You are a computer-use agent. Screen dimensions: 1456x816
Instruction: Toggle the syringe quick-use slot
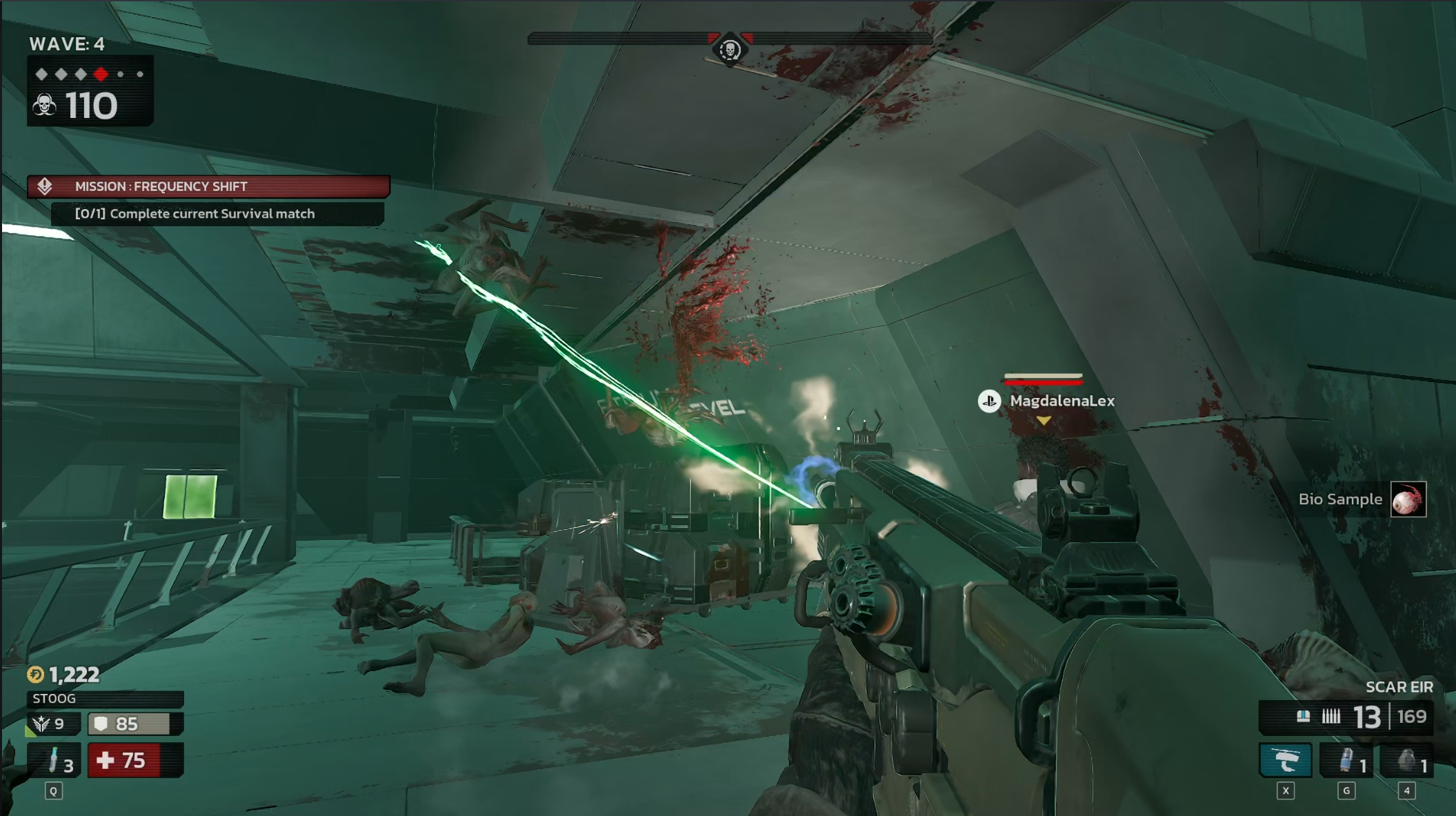[x=52, y=760]
